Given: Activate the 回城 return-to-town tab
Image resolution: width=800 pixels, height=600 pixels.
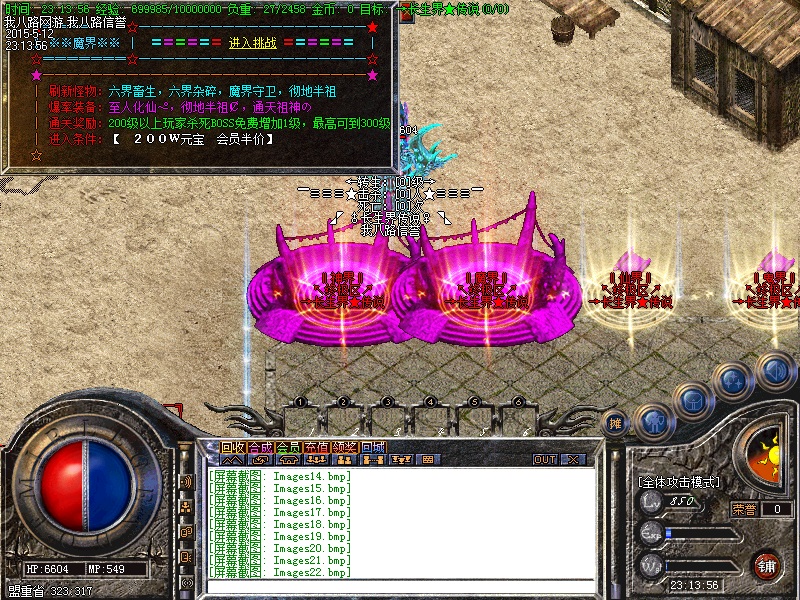Looking at the screenshot, I should (x=372, y=447).
